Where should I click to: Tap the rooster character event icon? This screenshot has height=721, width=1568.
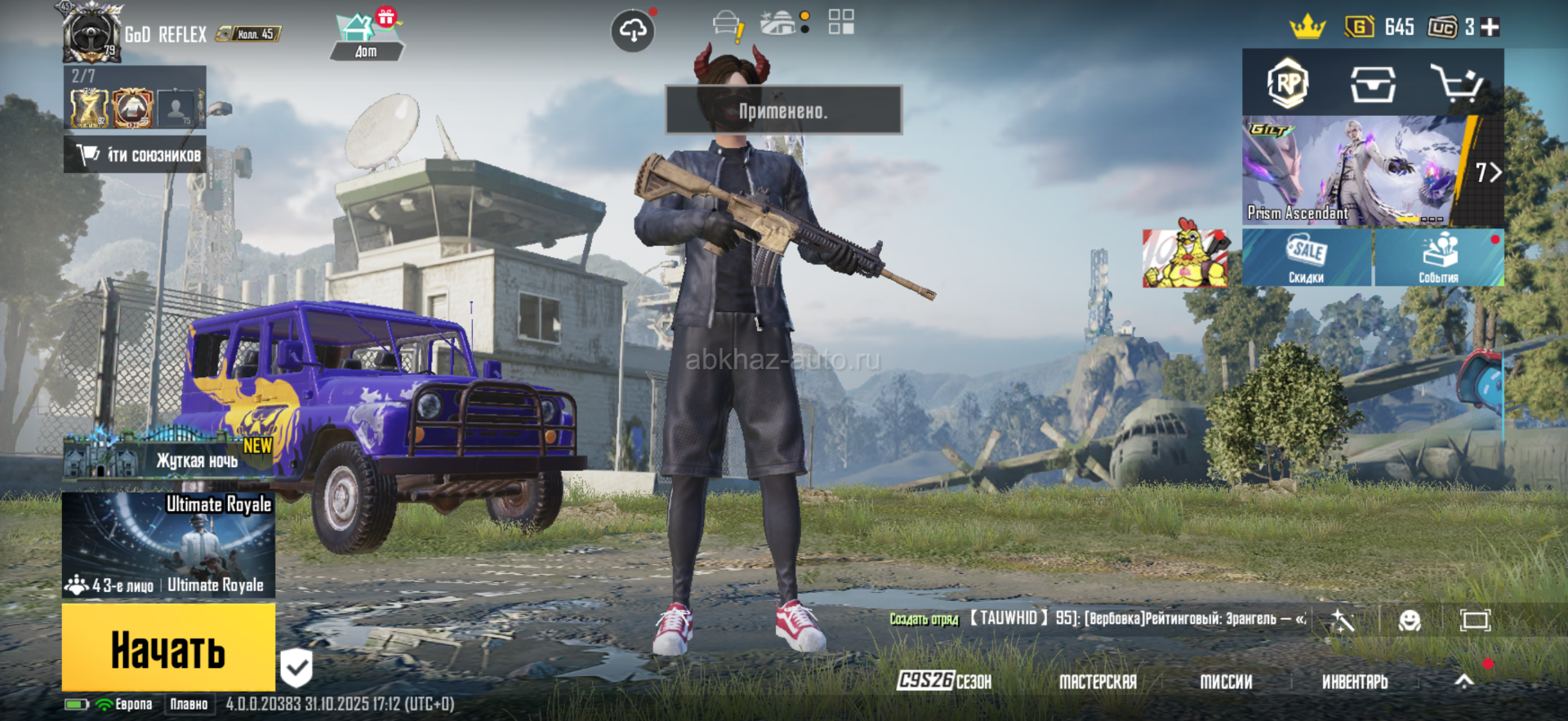tap(1185, 257)
